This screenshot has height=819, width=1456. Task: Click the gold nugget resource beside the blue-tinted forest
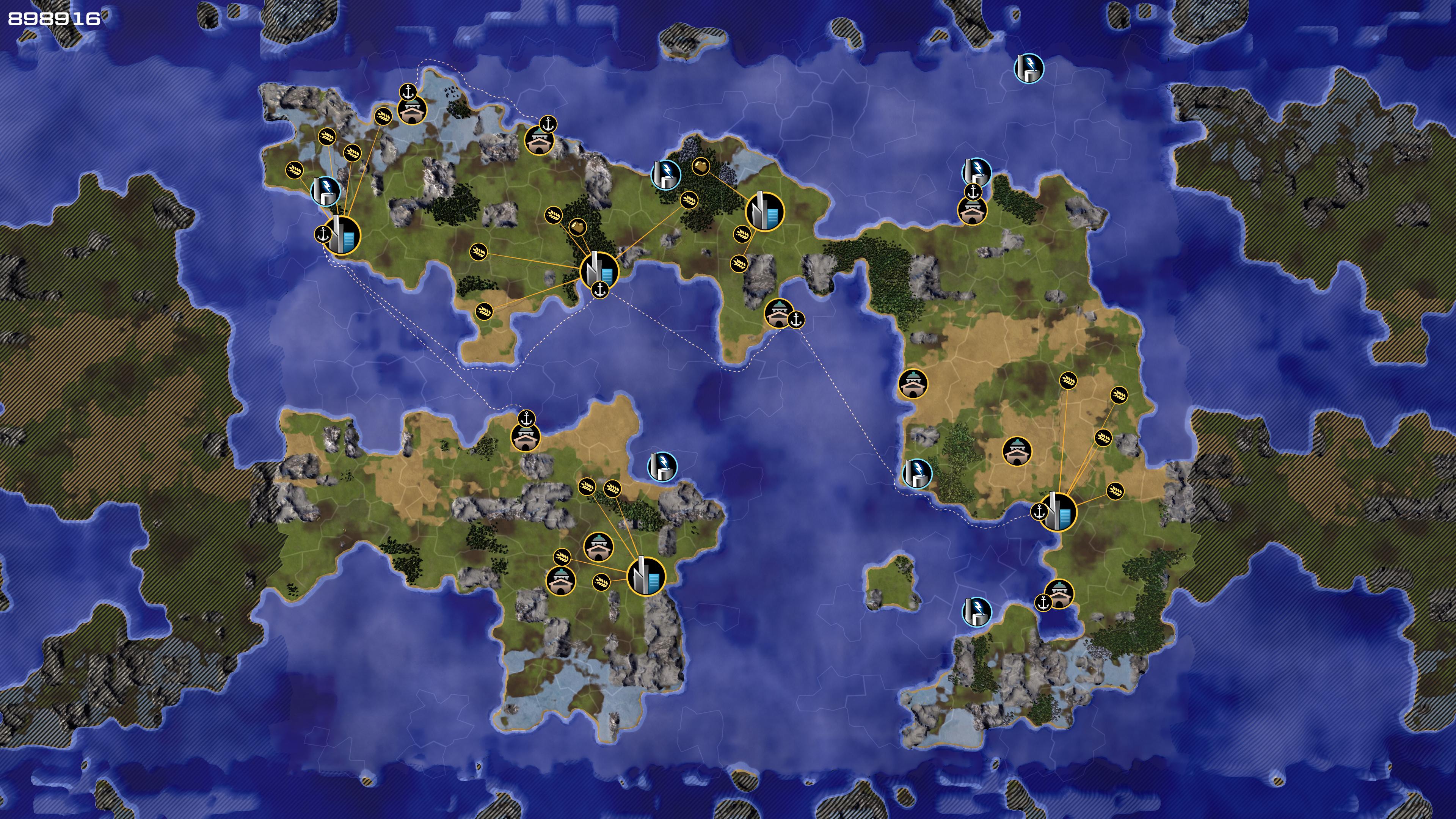click(701, 166)
